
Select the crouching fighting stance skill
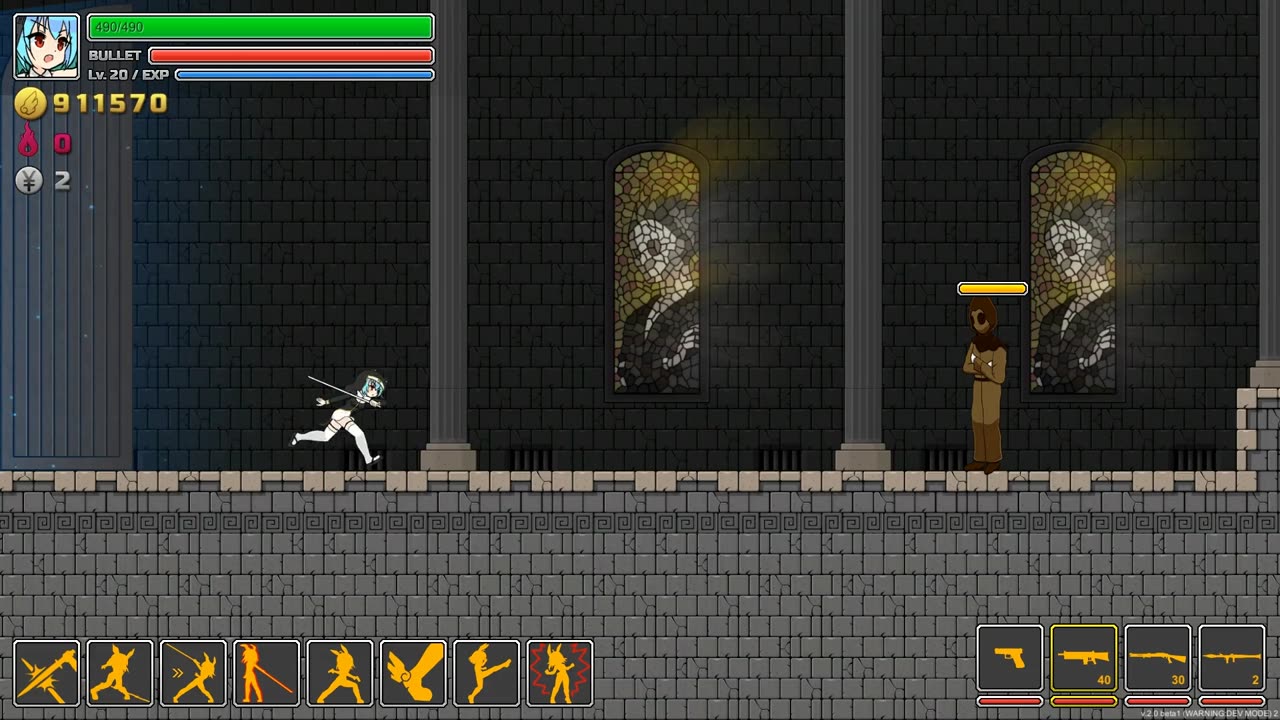[340, 673]
